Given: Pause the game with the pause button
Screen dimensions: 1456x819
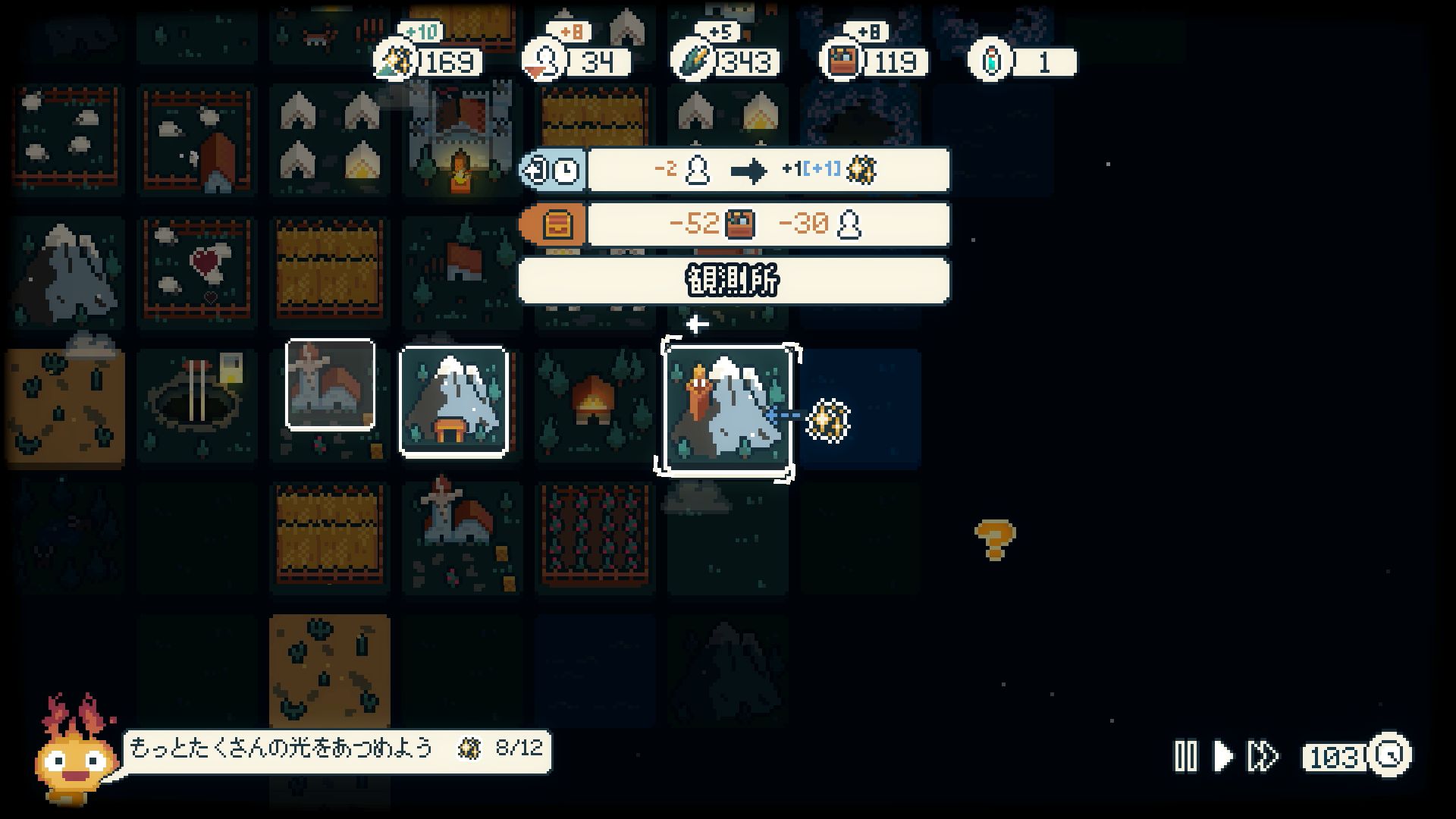Looking at the screenshot, I should click(1185, 756).
